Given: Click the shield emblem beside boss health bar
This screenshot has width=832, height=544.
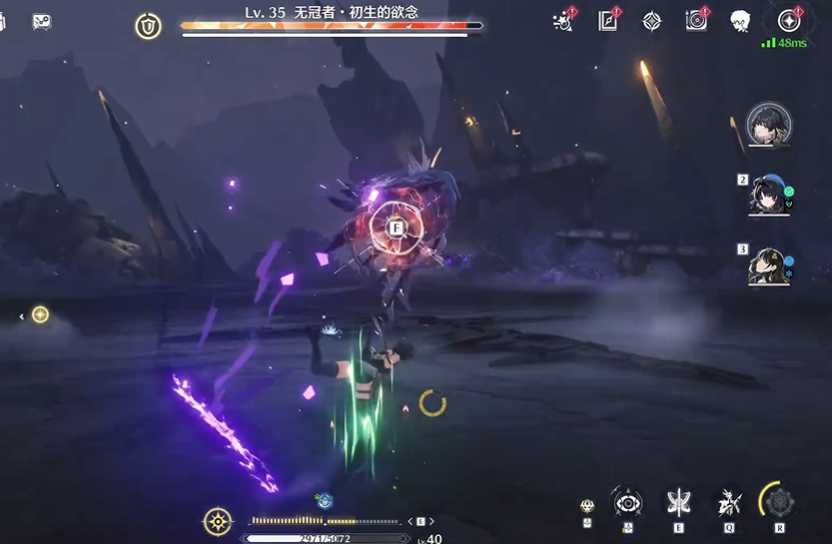Looking at the screenshot, I should 148,27.
